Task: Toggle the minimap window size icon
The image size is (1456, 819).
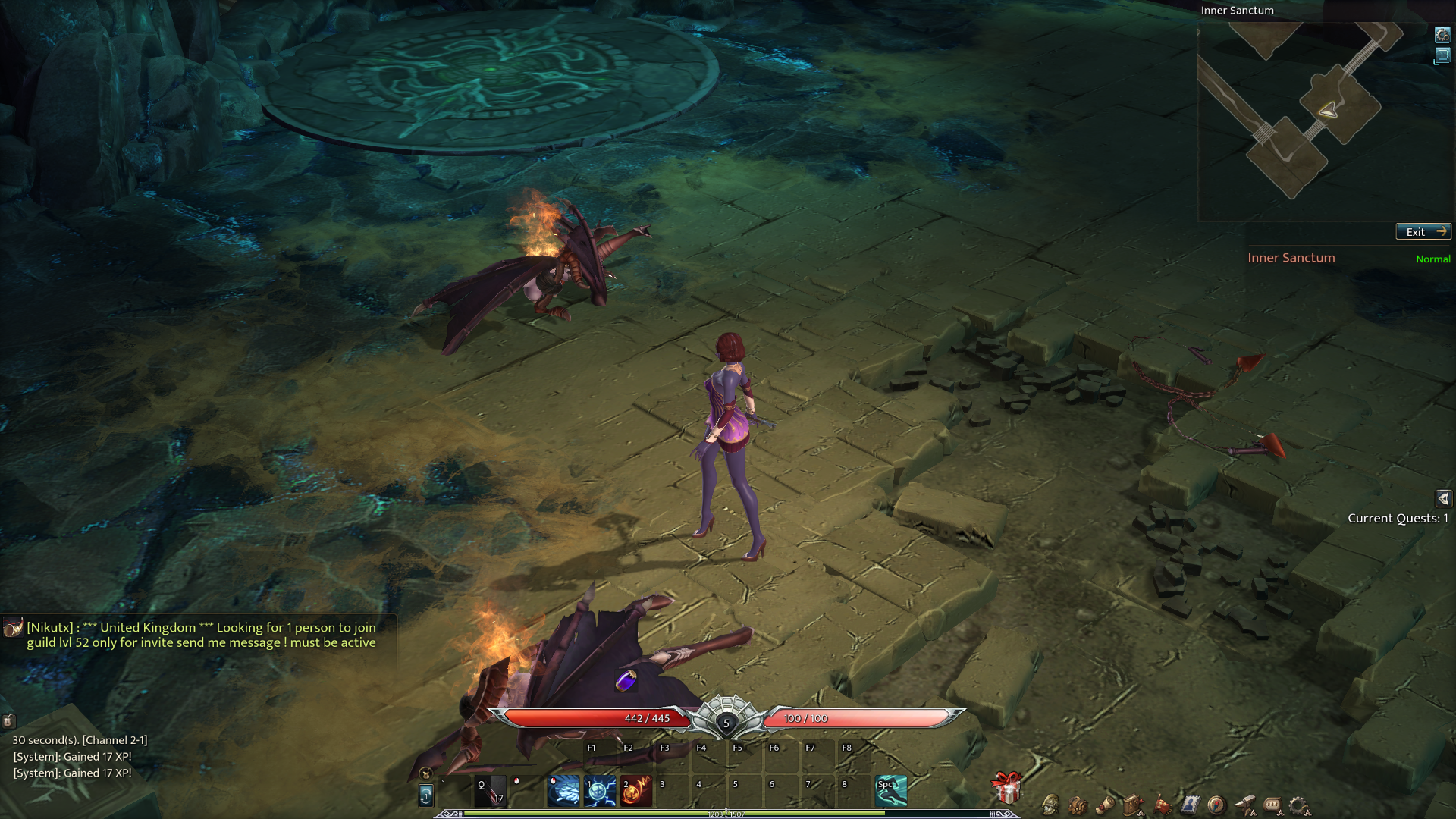Action: (1442, 56)
